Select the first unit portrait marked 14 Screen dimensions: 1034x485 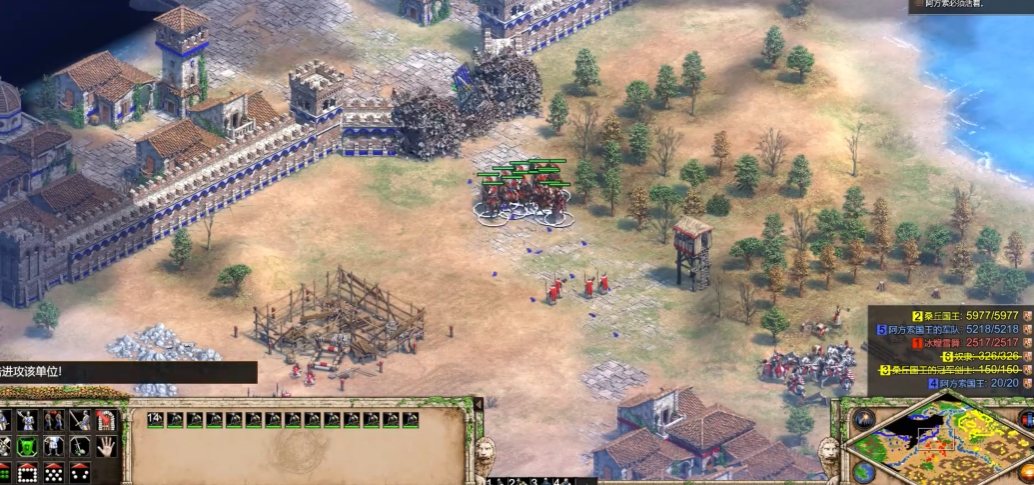tap(156, 420)
